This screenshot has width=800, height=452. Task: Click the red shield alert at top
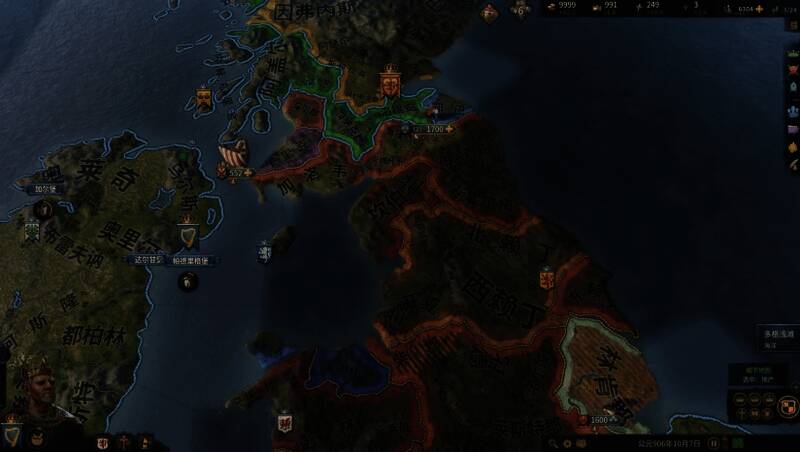[488, 12]
